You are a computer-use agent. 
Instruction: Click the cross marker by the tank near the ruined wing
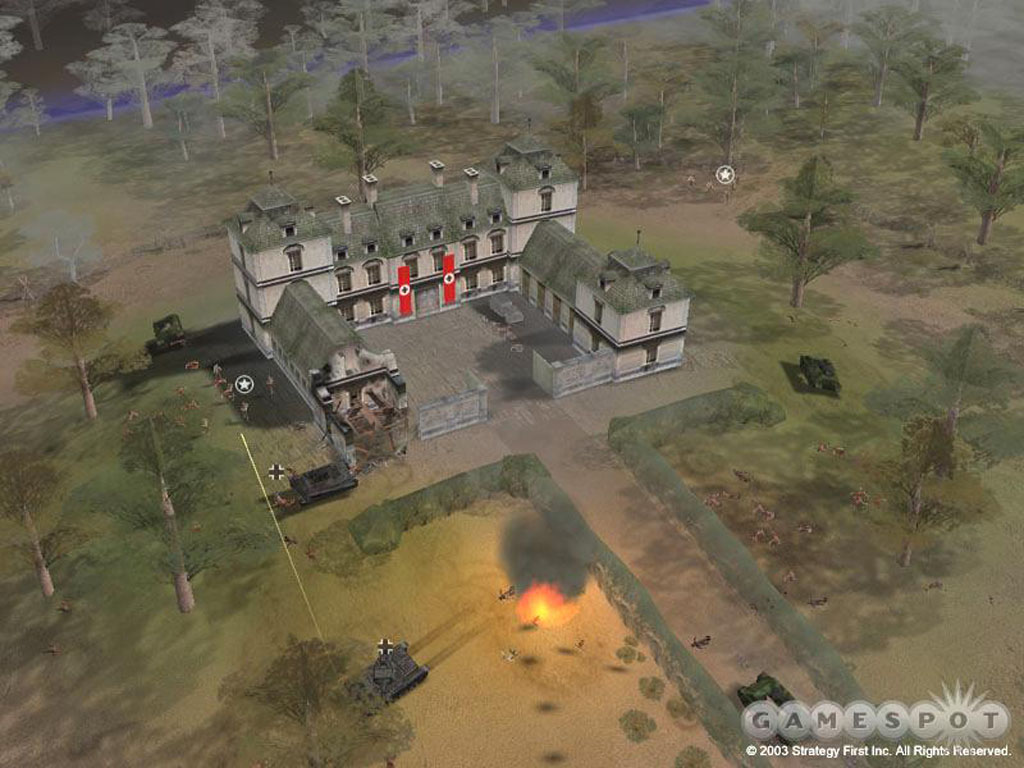276,471
